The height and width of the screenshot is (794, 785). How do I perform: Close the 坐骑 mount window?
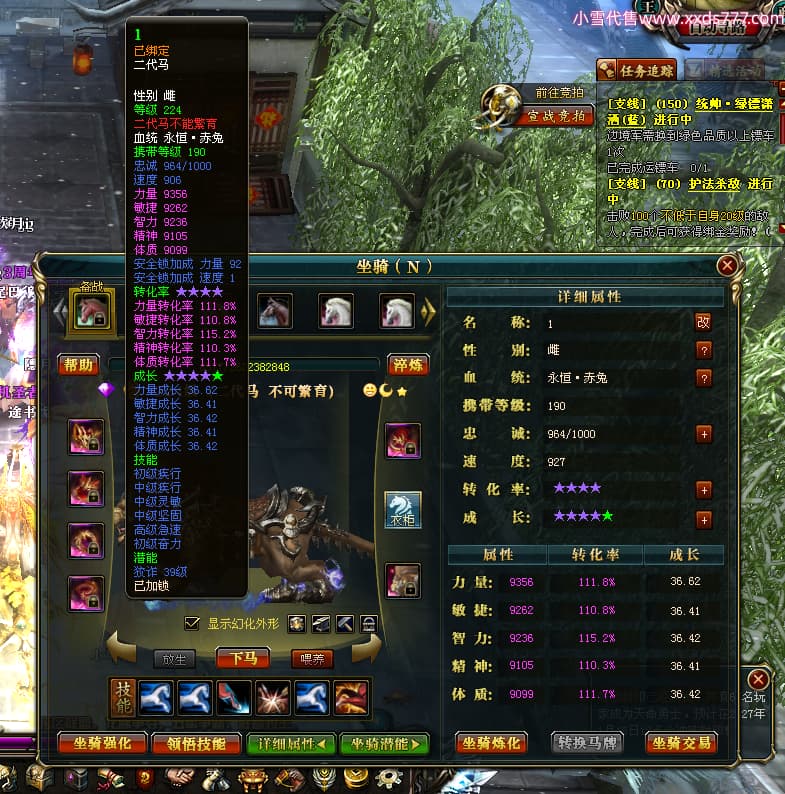[728, 265]
